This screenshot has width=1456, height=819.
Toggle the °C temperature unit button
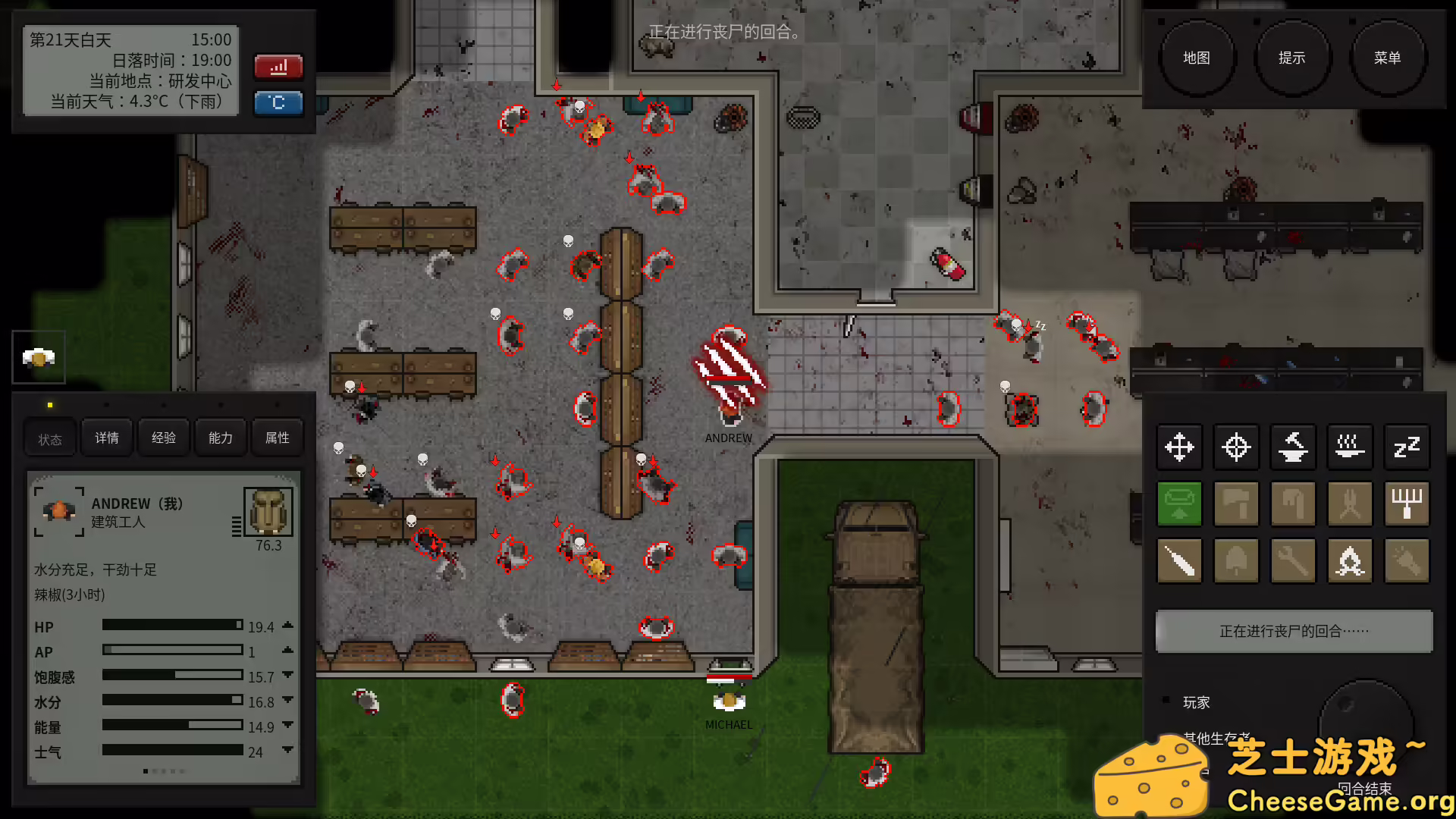click(x=278, y=103)
